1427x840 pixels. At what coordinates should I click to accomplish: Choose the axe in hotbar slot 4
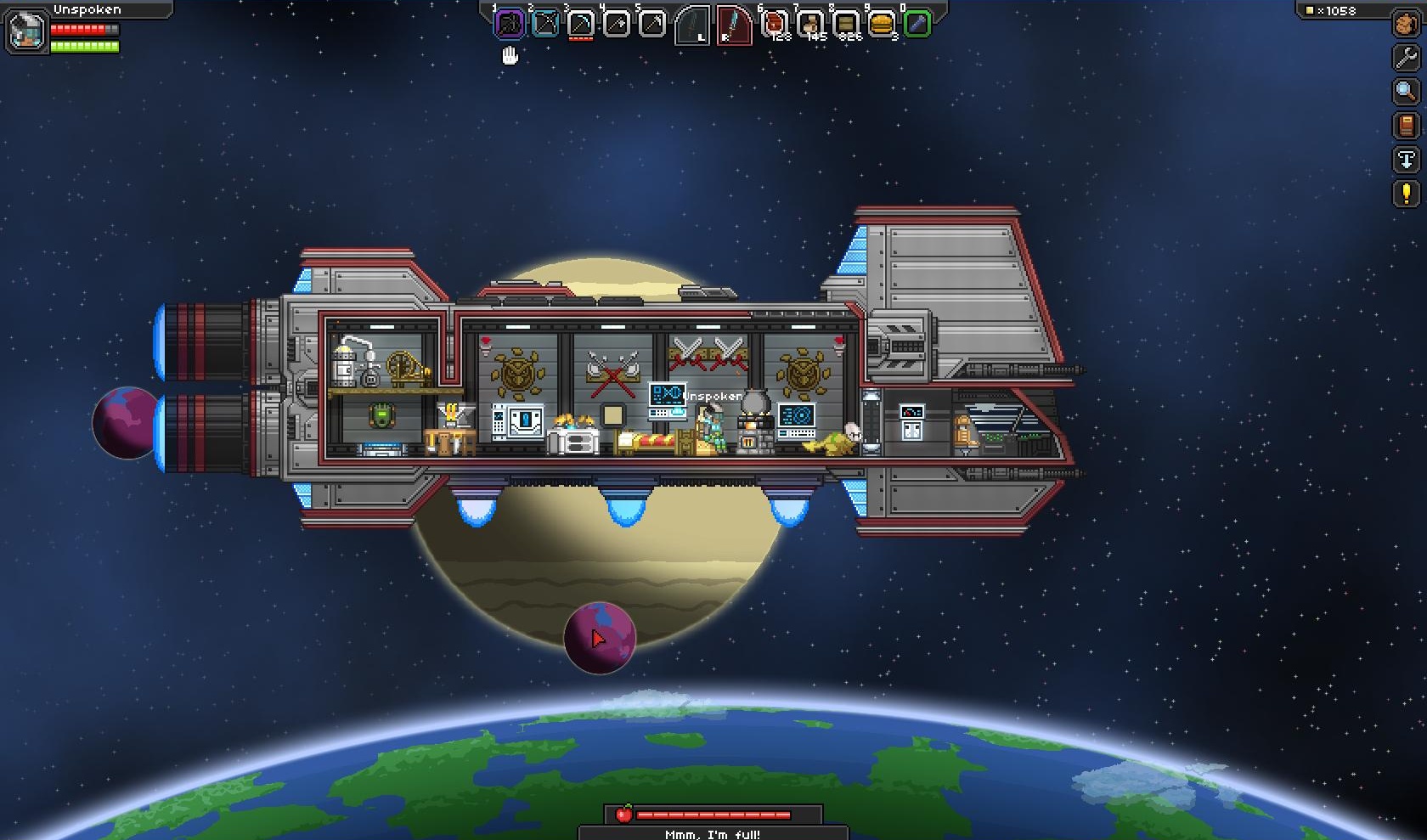(x=617, y=24)
